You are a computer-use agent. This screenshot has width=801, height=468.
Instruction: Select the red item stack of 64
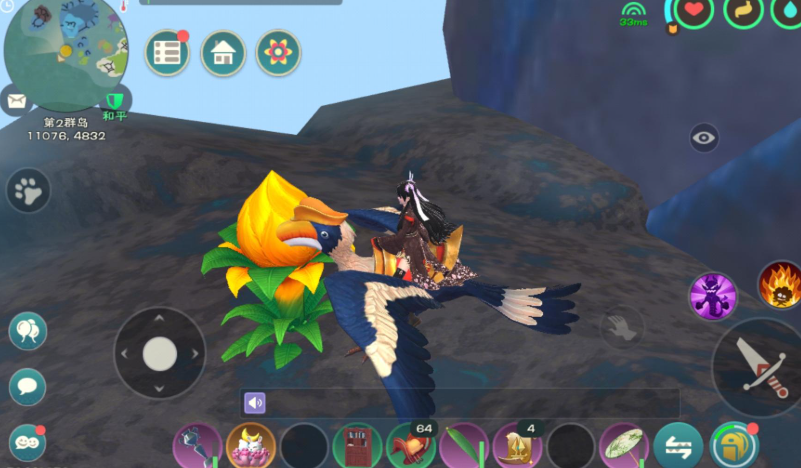(411, 446)
